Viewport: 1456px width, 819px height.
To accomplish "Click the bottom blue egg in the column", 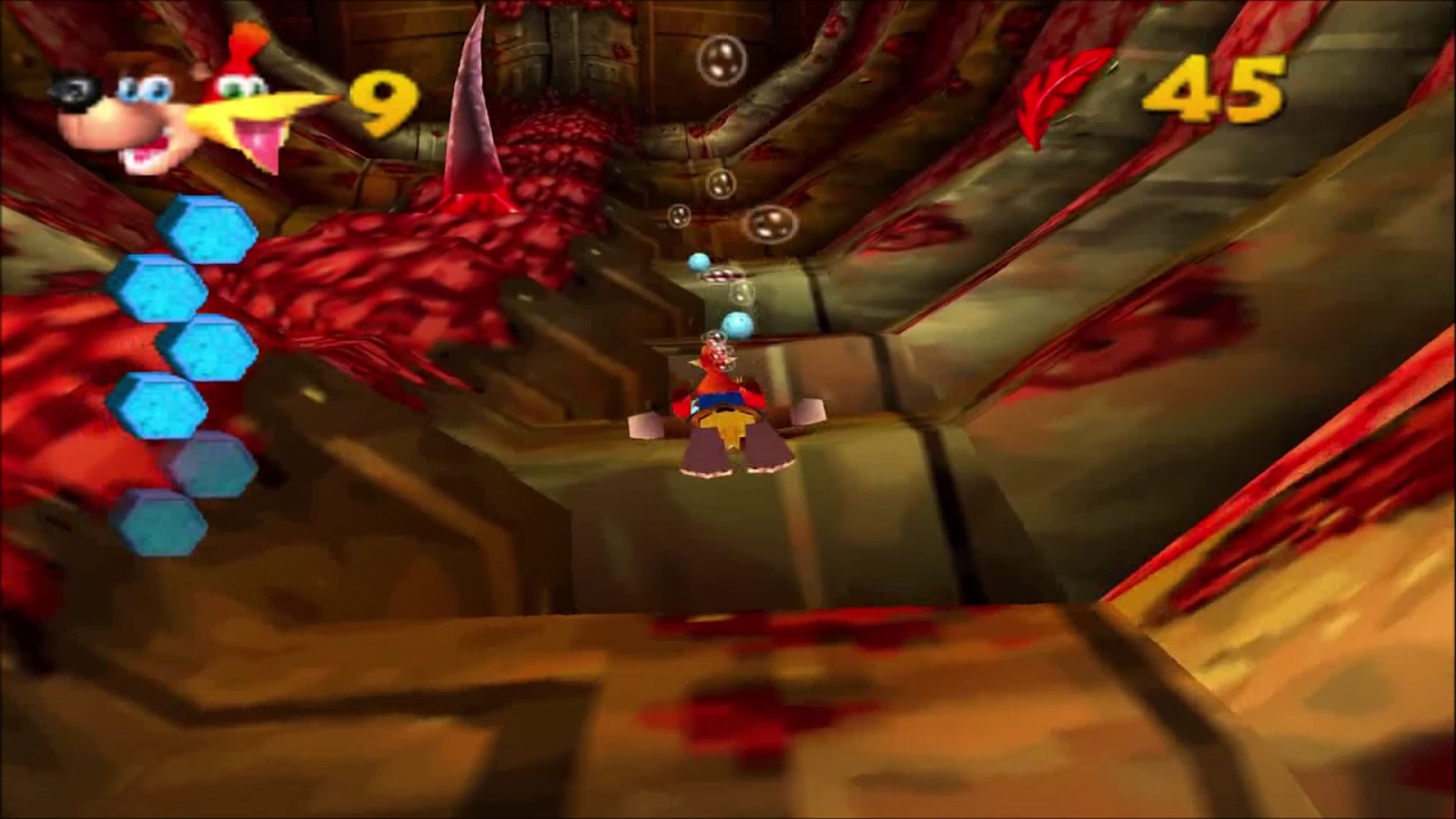I will click(x=164, y=523).
